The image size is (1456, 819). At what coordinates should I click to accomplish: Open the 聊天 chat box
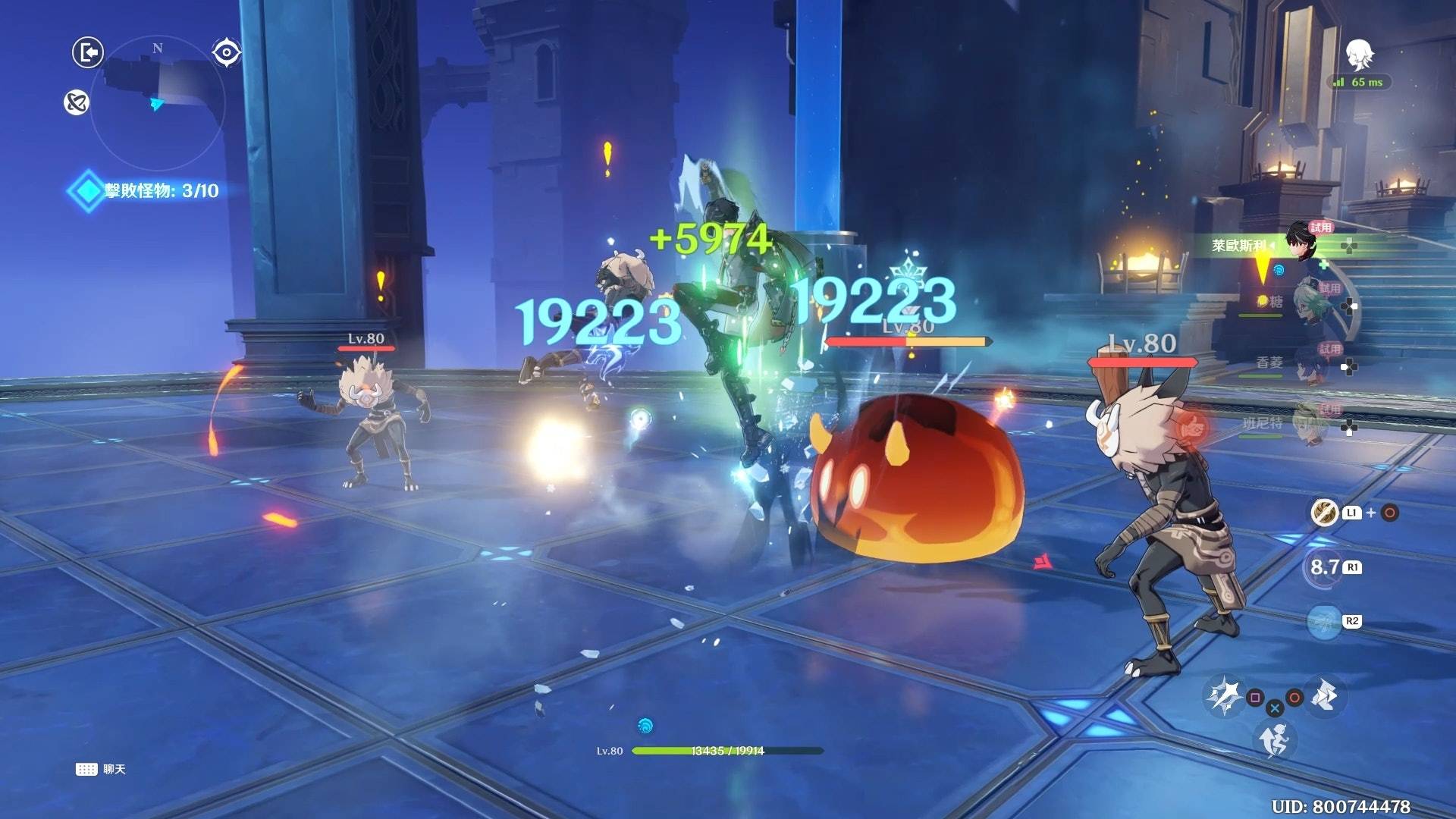point(101,769)
